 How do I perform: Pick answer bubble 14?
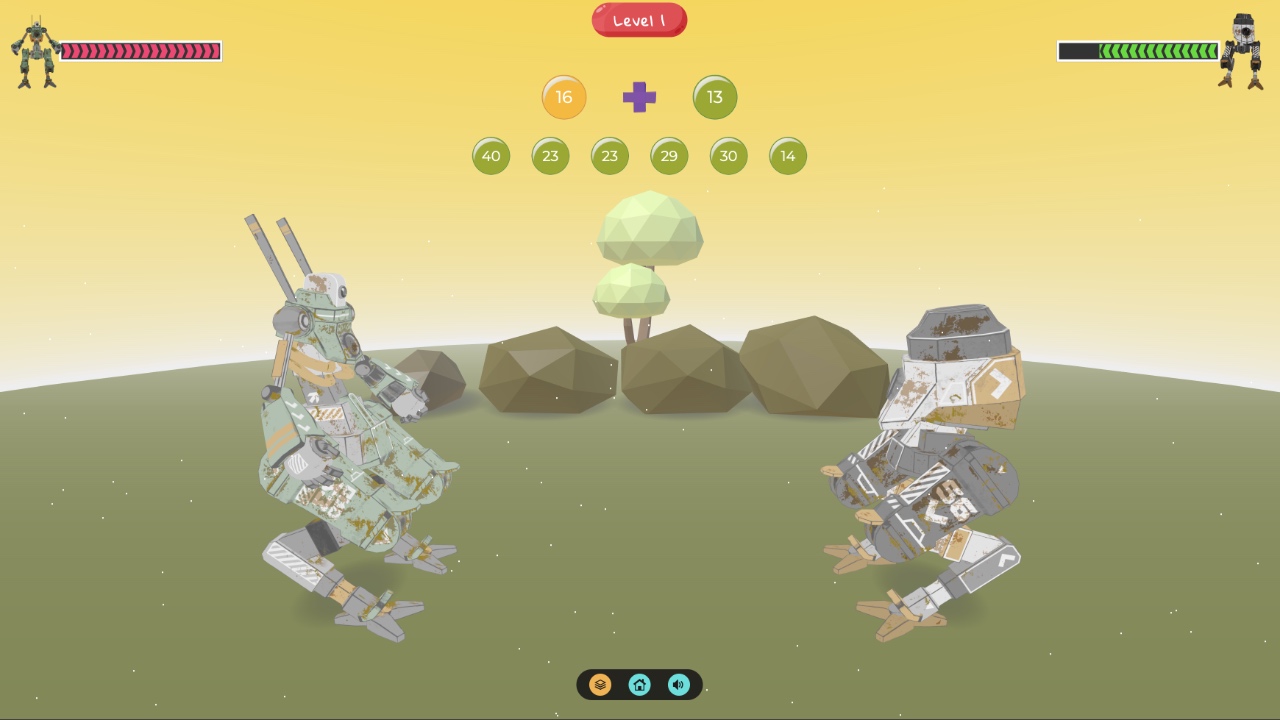pyautogui.click(x=787, y=156)
